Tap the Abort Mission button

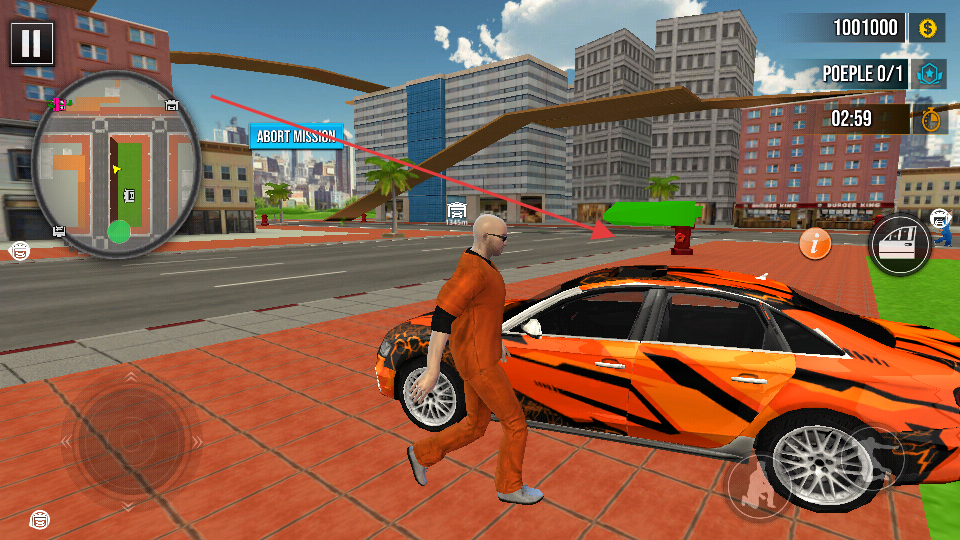[296, 136]
